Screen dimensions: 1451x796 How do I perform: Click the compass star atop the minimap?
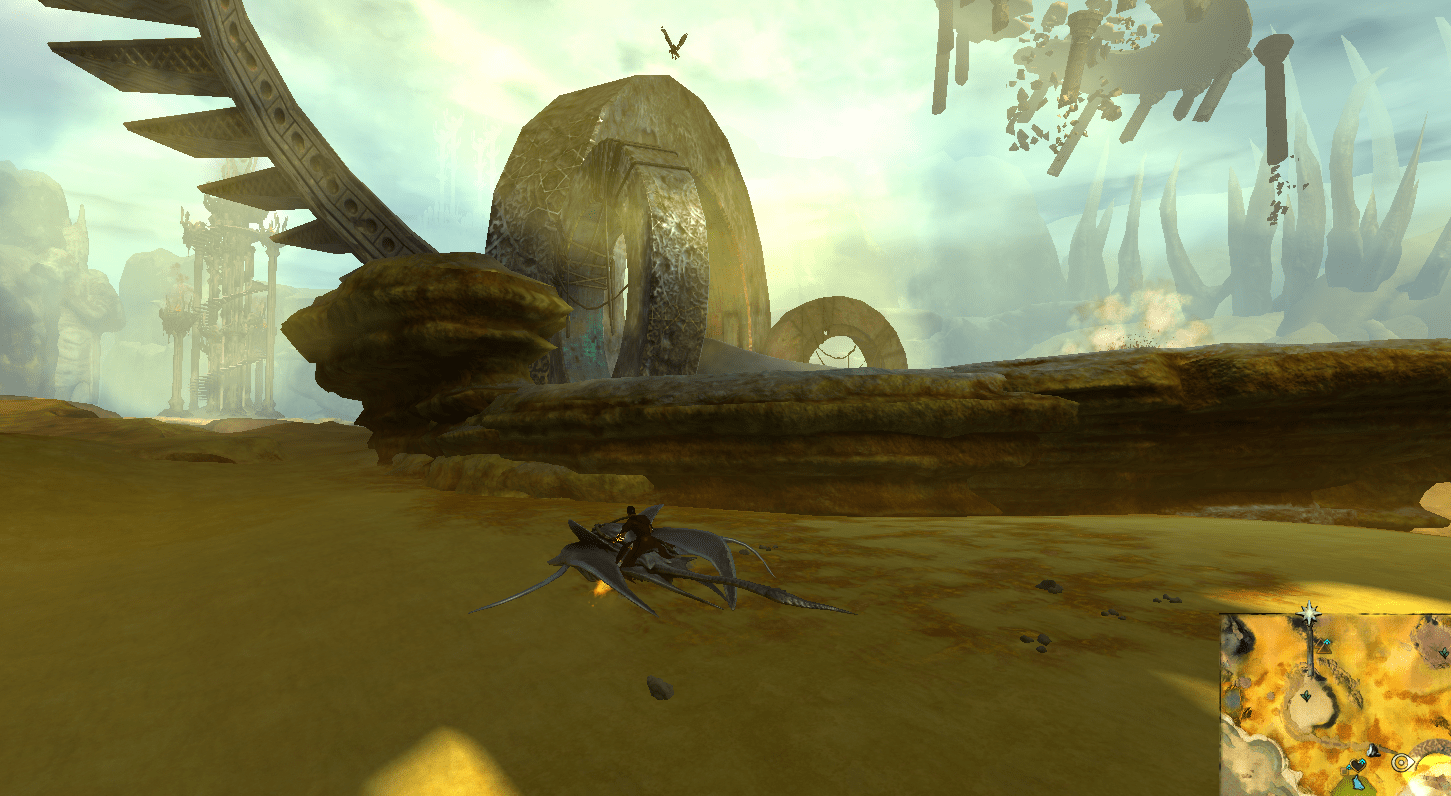[x=1310, y=611]
